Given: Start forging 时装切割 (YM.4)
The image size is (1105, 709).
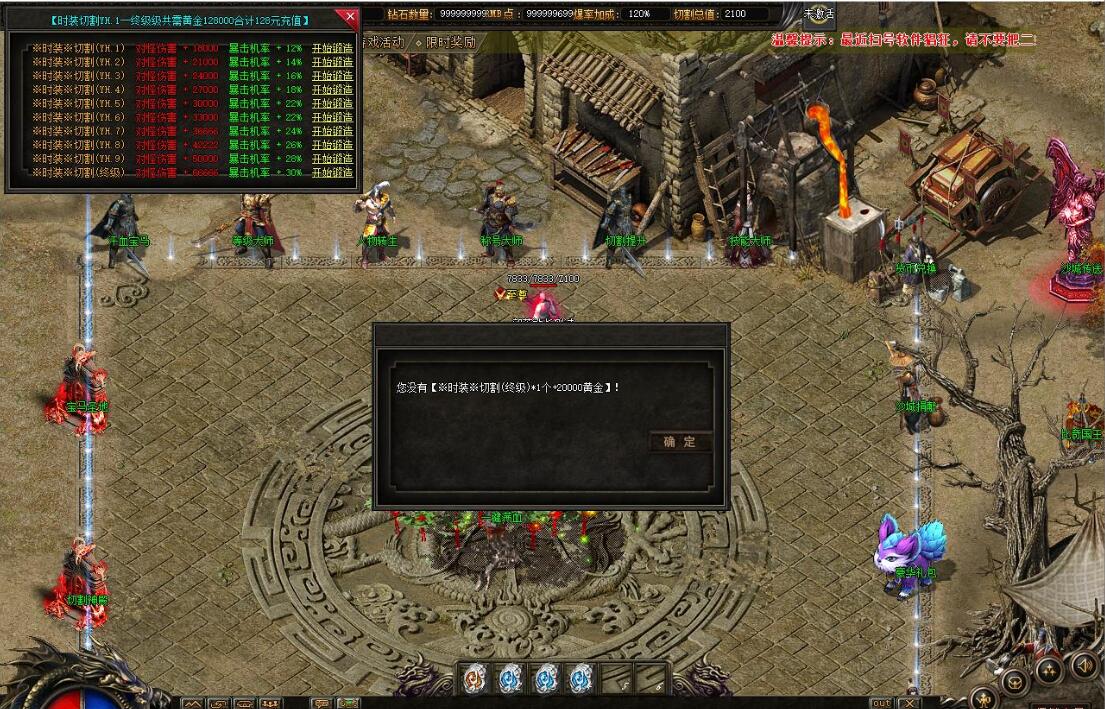Looking at the screenshot, I should click(x=332, y=90).
